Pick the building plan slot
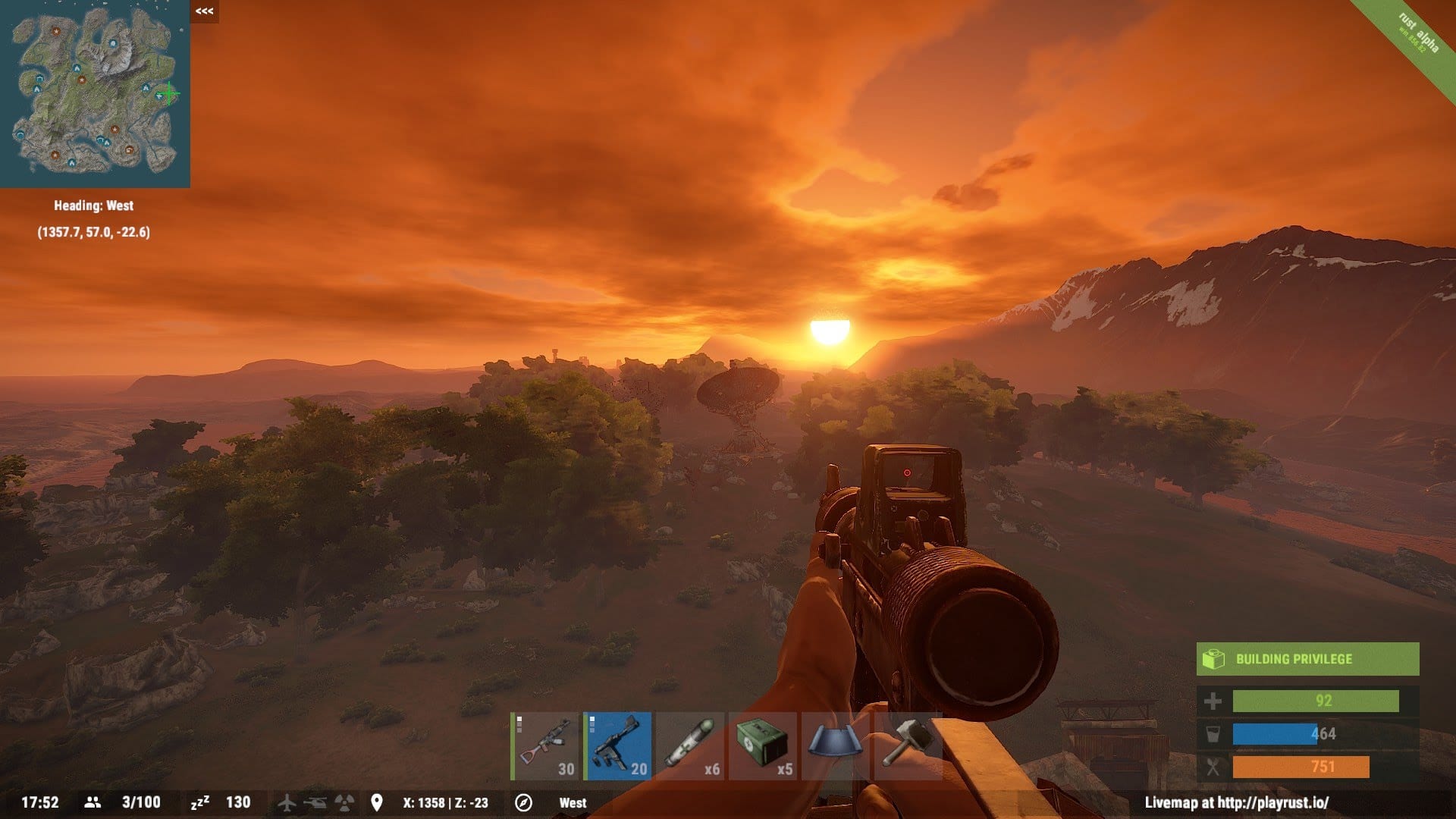The height and width of the screenshot is (819, 1456). (835, 745)
